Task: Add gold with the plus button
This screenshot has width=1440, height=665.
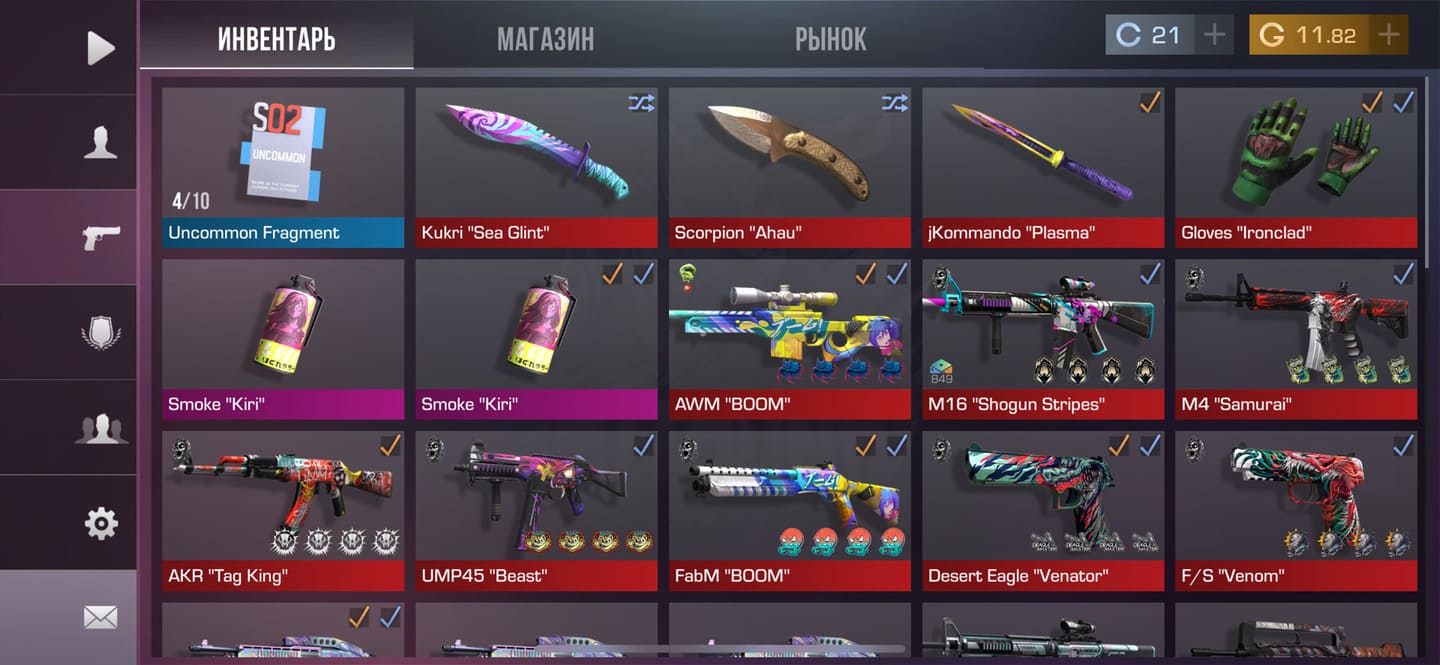Action: click(1388, 35)
